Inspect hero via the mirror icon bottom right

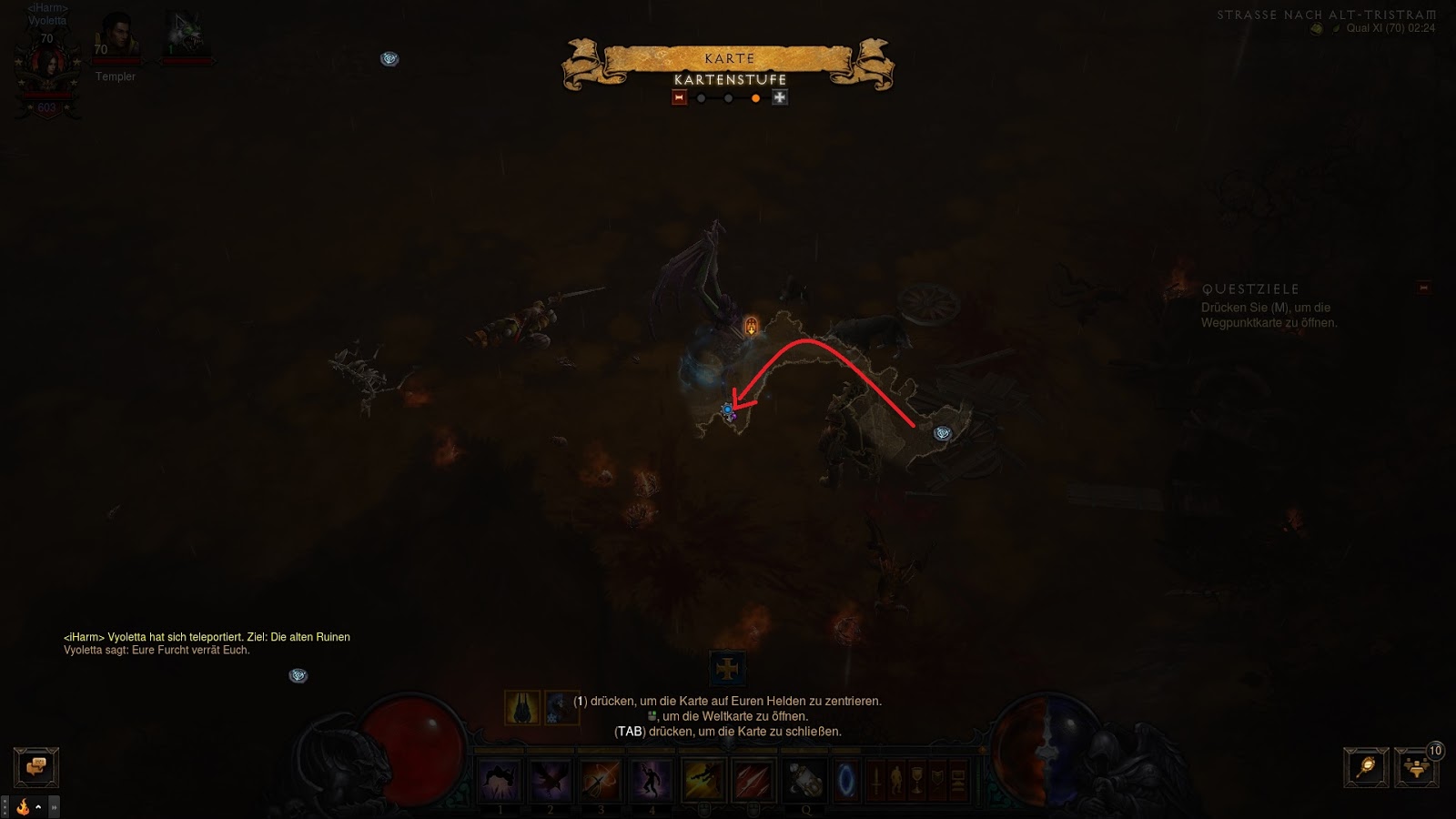[x=1364, y=767]
